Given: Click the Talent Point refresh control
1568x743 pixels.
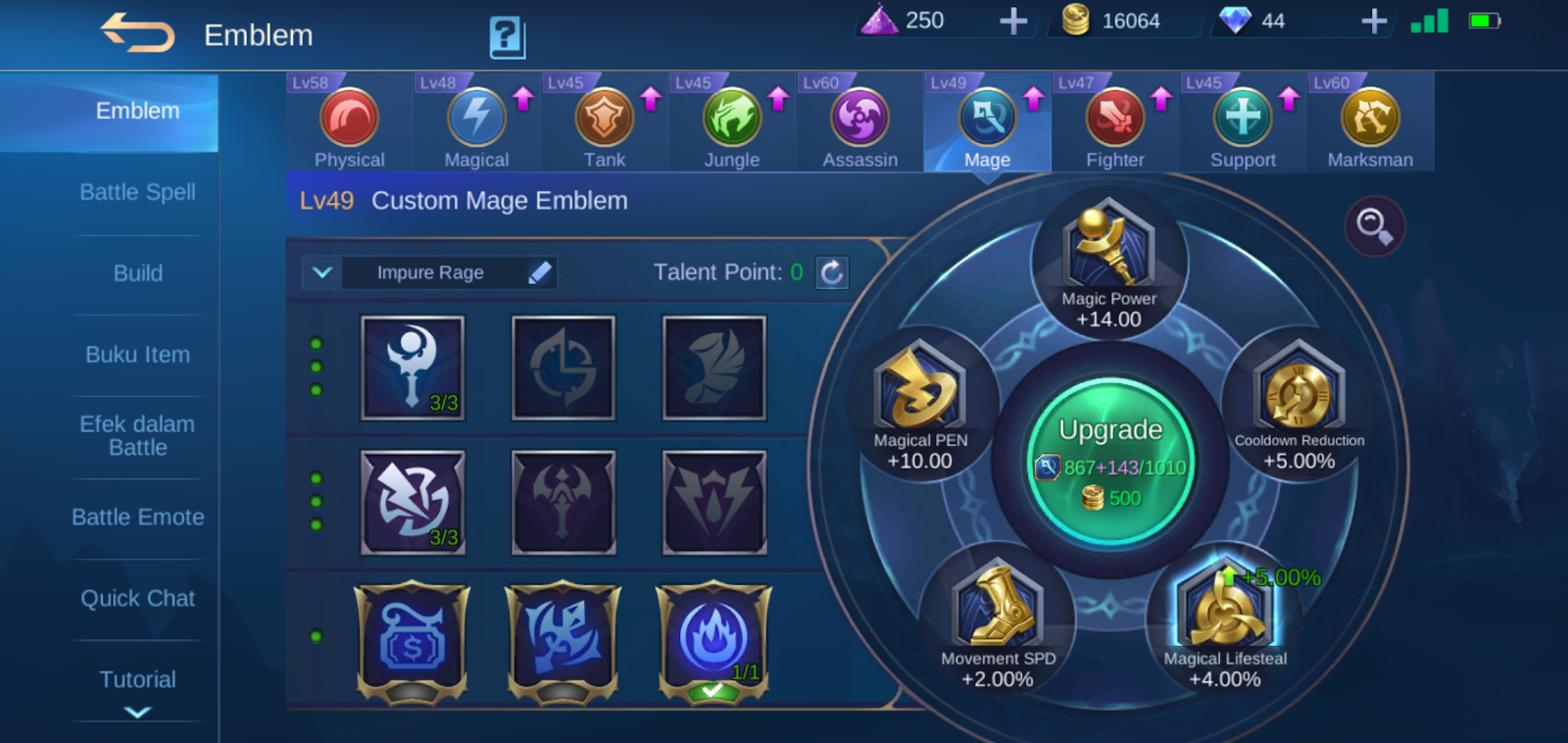Looking at the screenshot, I should point(831,272).
